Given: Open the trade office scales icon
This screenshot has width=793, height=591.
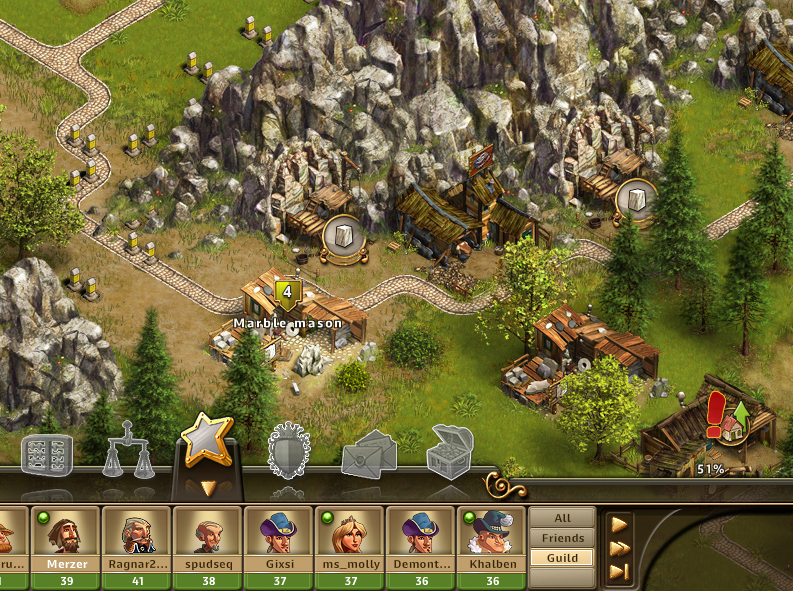Looking at the screenshot, I should (x=128, y=451).
